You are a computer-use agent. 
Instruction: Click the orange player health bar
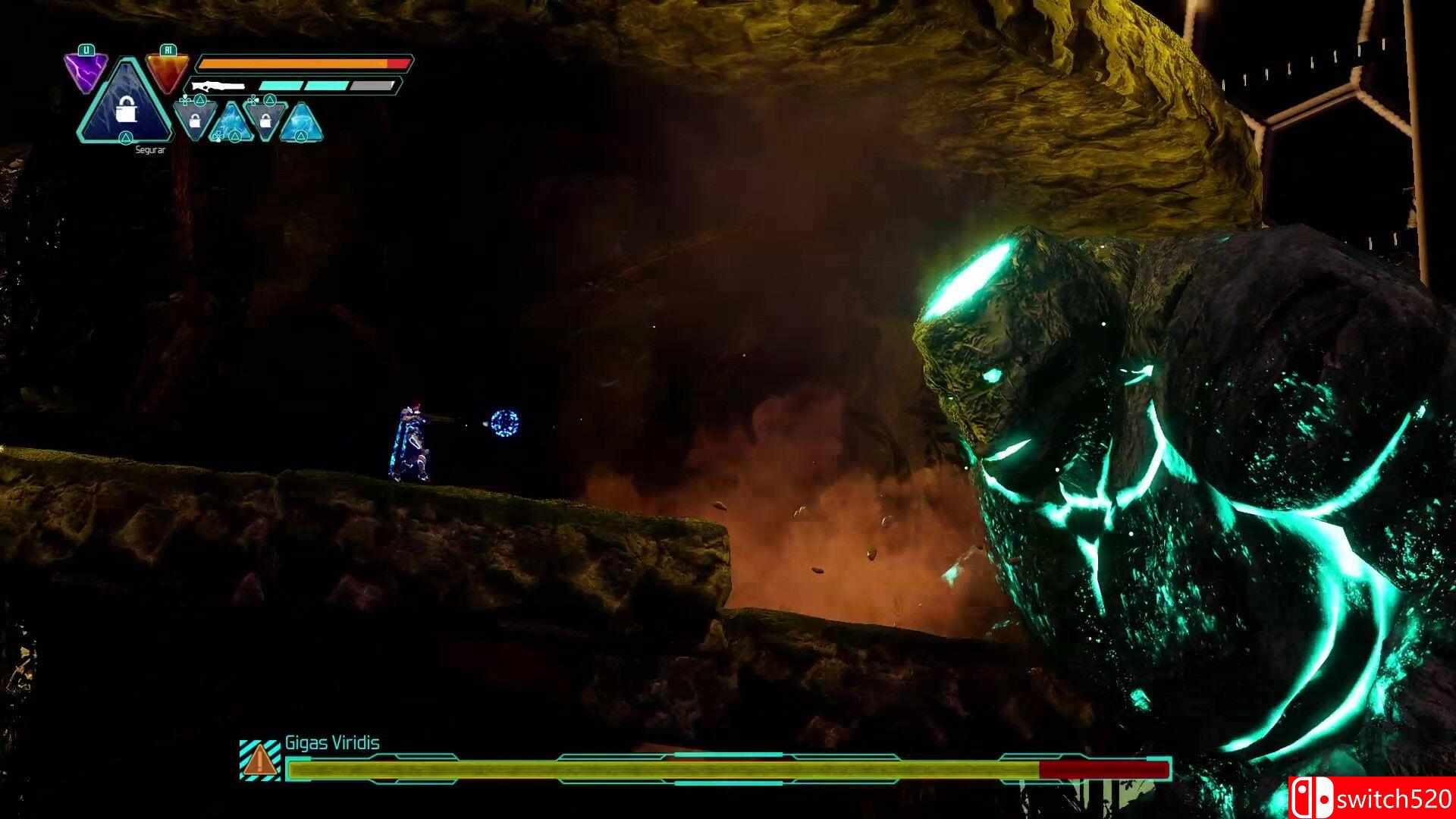click(x=300, y=64)
